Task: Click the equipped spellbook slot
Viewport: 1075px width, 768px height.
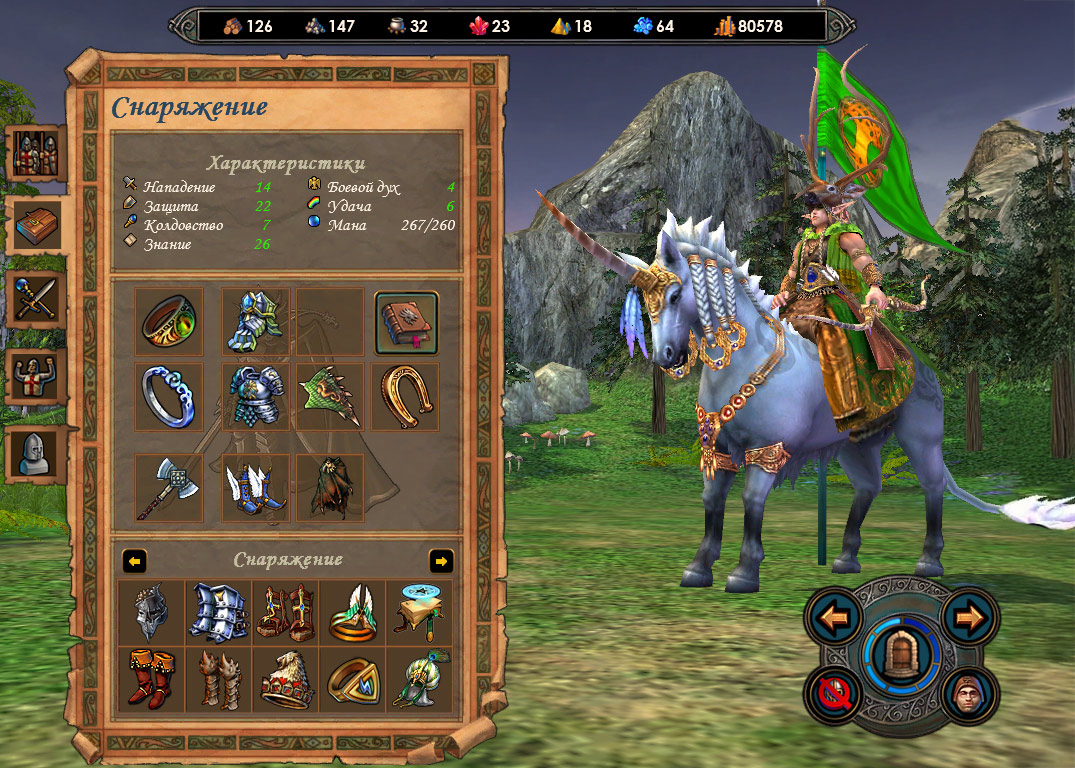Action: tap(406, 322)
